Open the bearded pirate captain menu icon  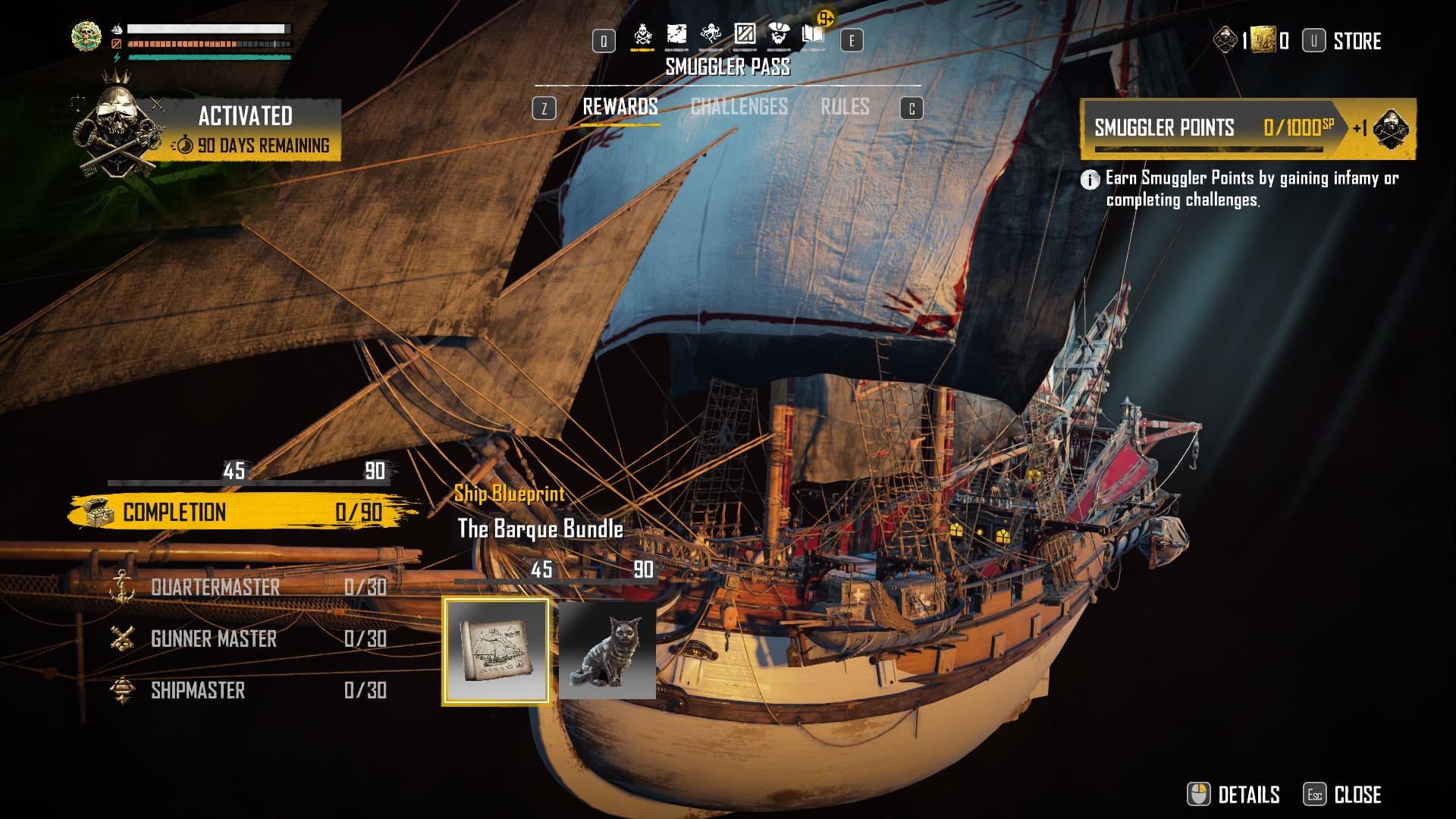pos(779,35)
